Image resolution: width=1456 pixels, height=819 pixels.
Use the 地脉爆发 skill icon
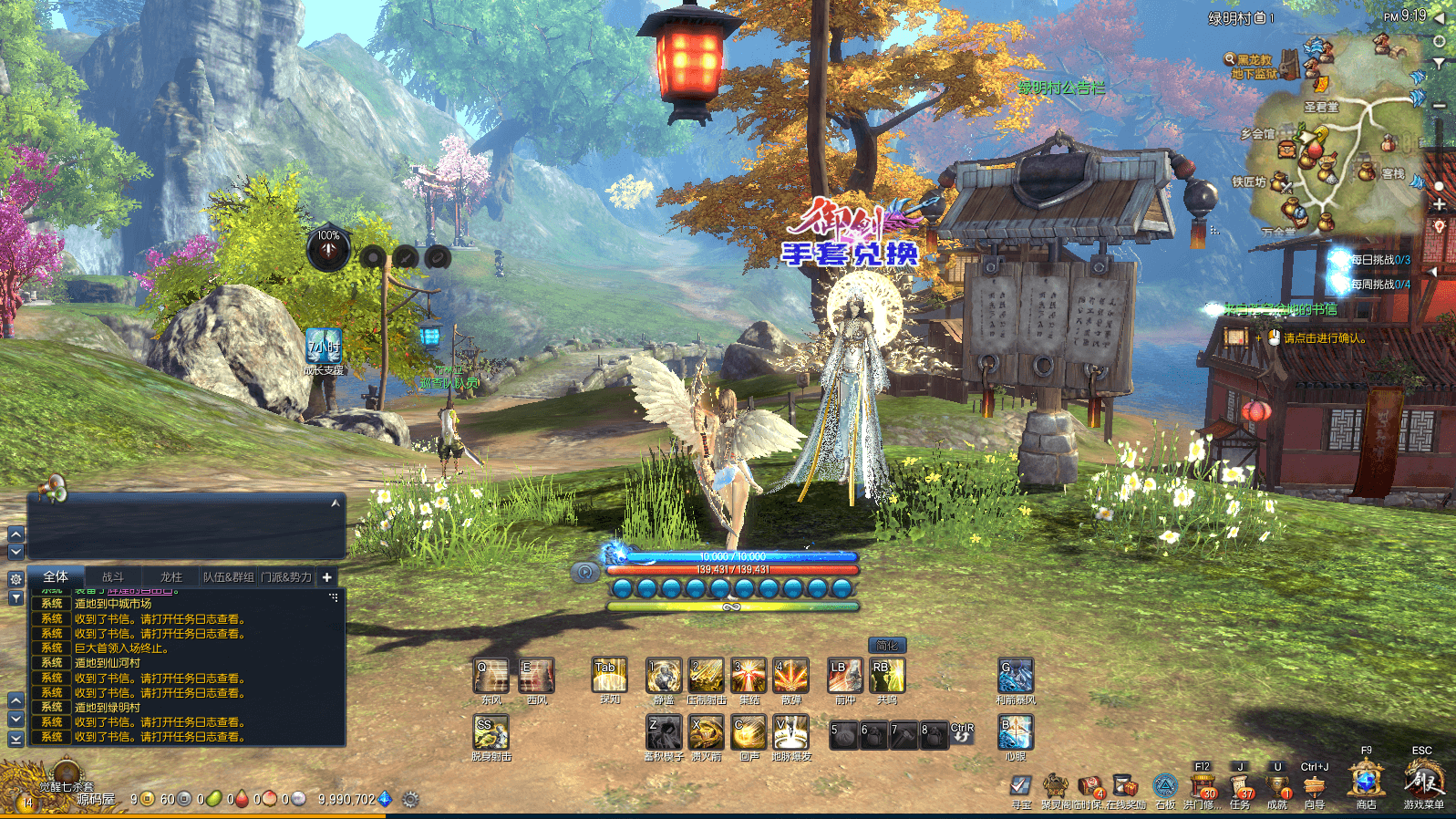point(790,732)
